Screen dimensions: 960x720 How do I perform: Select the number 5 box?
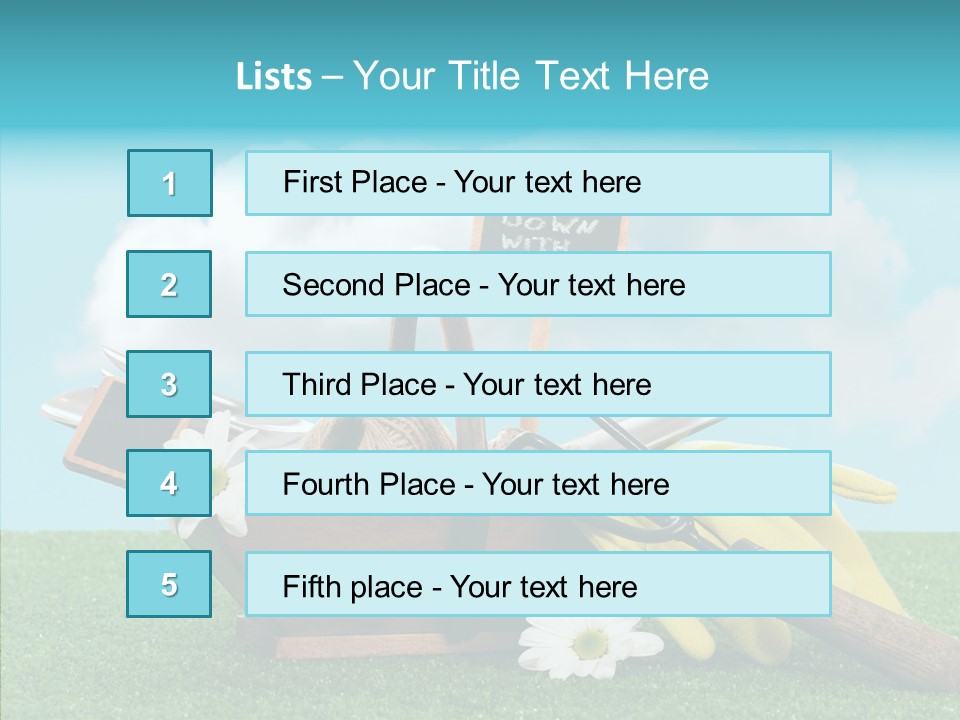(170, 584)
